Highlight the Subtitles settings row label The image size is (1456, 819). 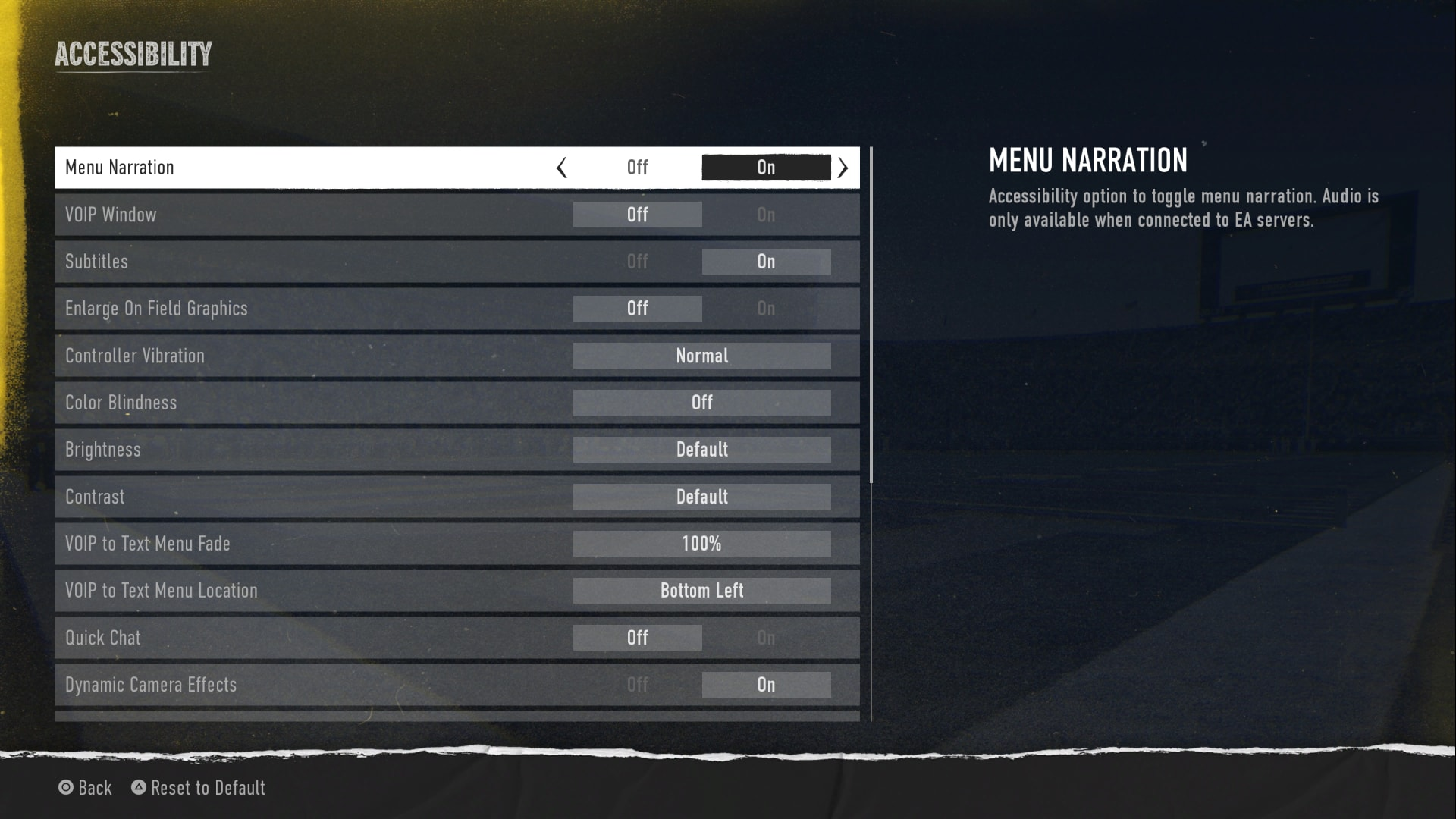96,262
